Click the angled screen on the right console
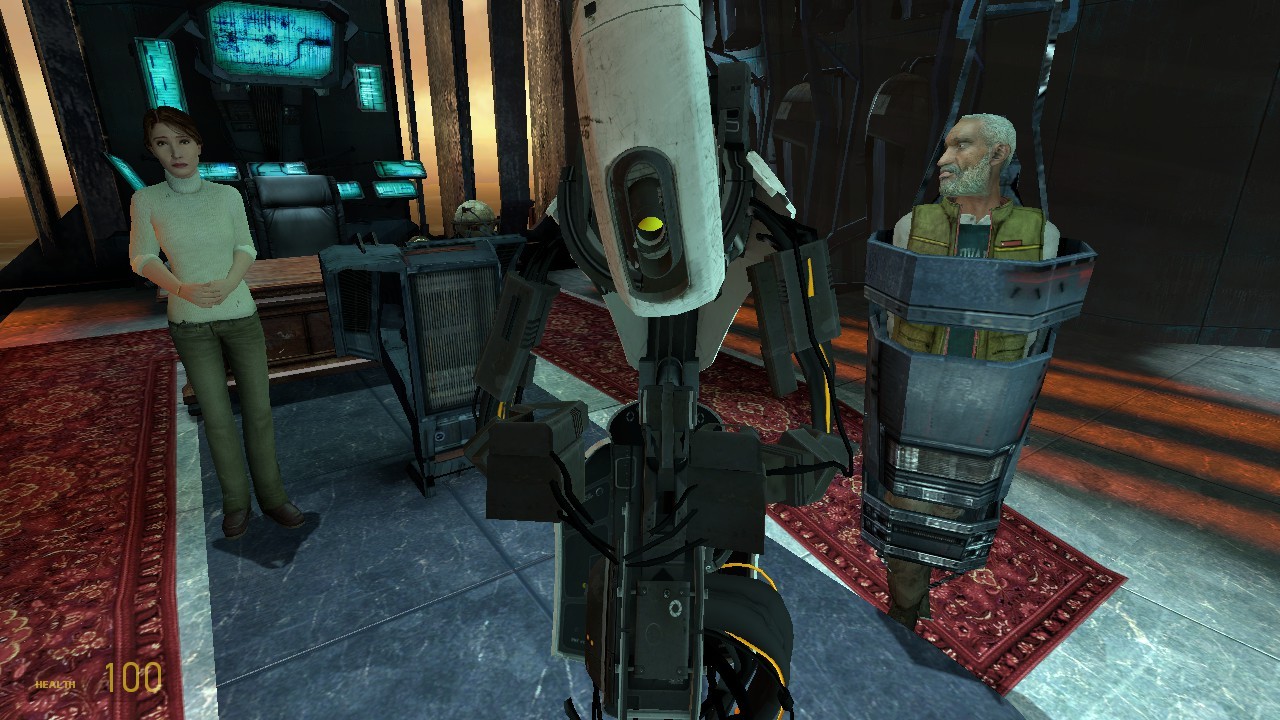Image resolution: width=1280 pixels, height=720 pixels. [398, 170]
